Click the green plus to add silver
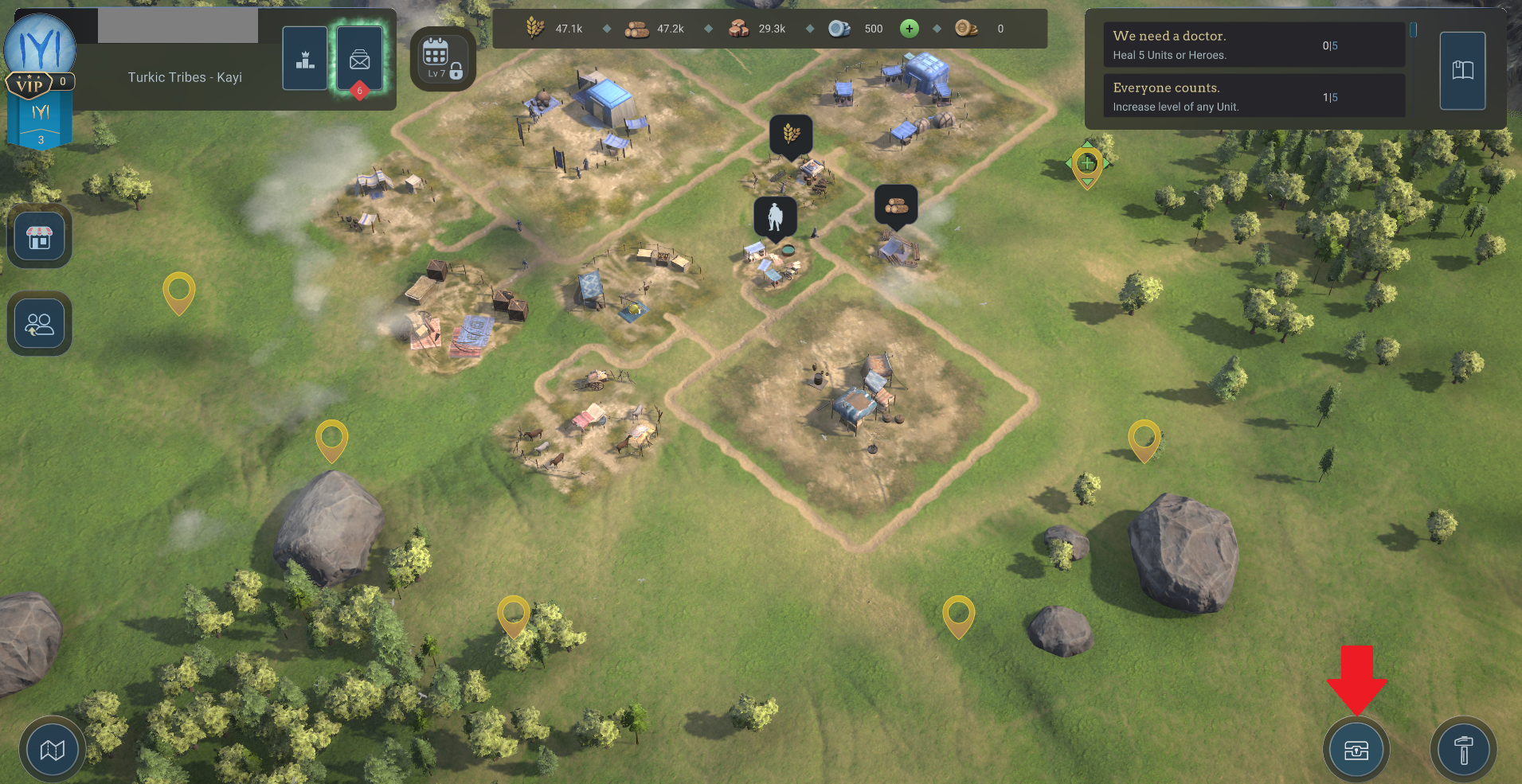 pyautogui.click(x=909, y=29)
